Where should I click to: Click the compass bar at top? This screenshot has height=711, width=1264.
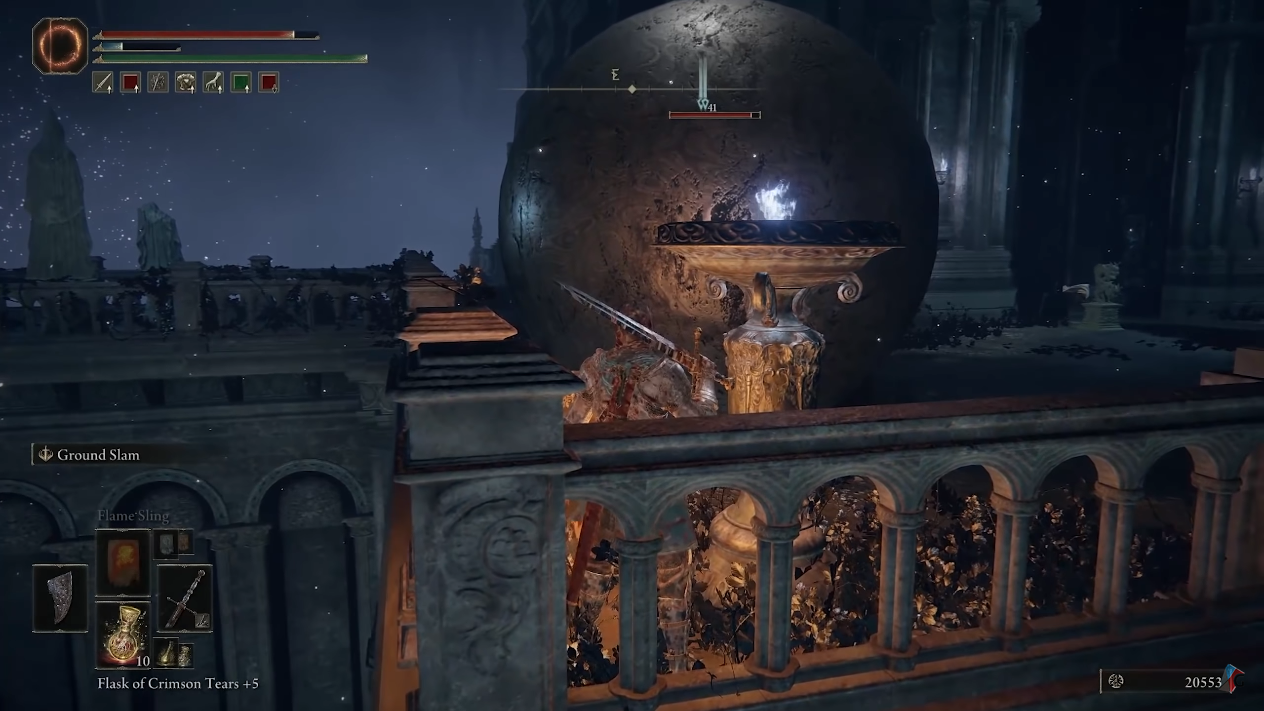click(x=632, y=89)
